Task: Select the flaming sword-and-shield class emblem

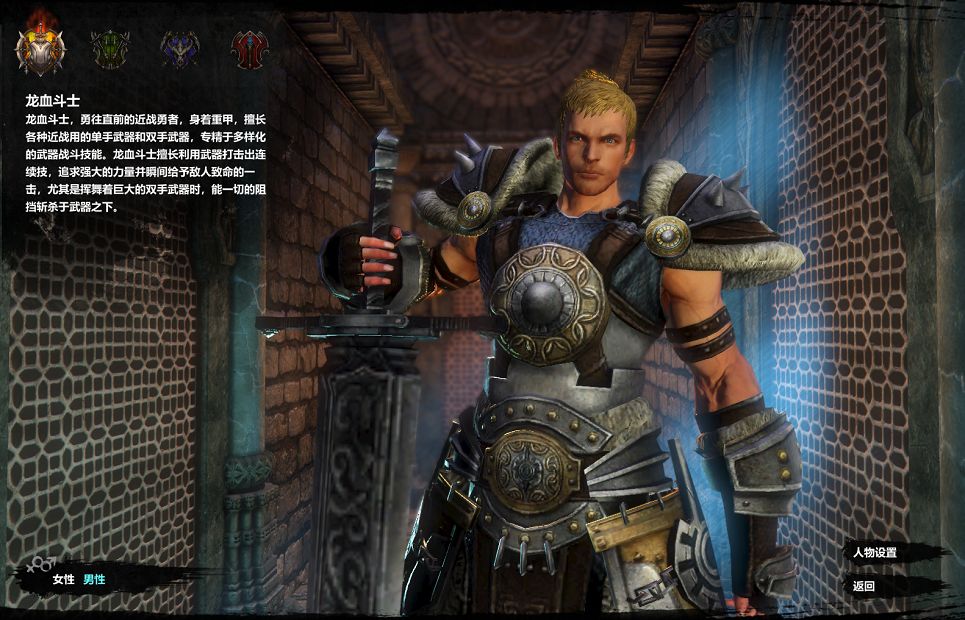Action: click(40, 47)
